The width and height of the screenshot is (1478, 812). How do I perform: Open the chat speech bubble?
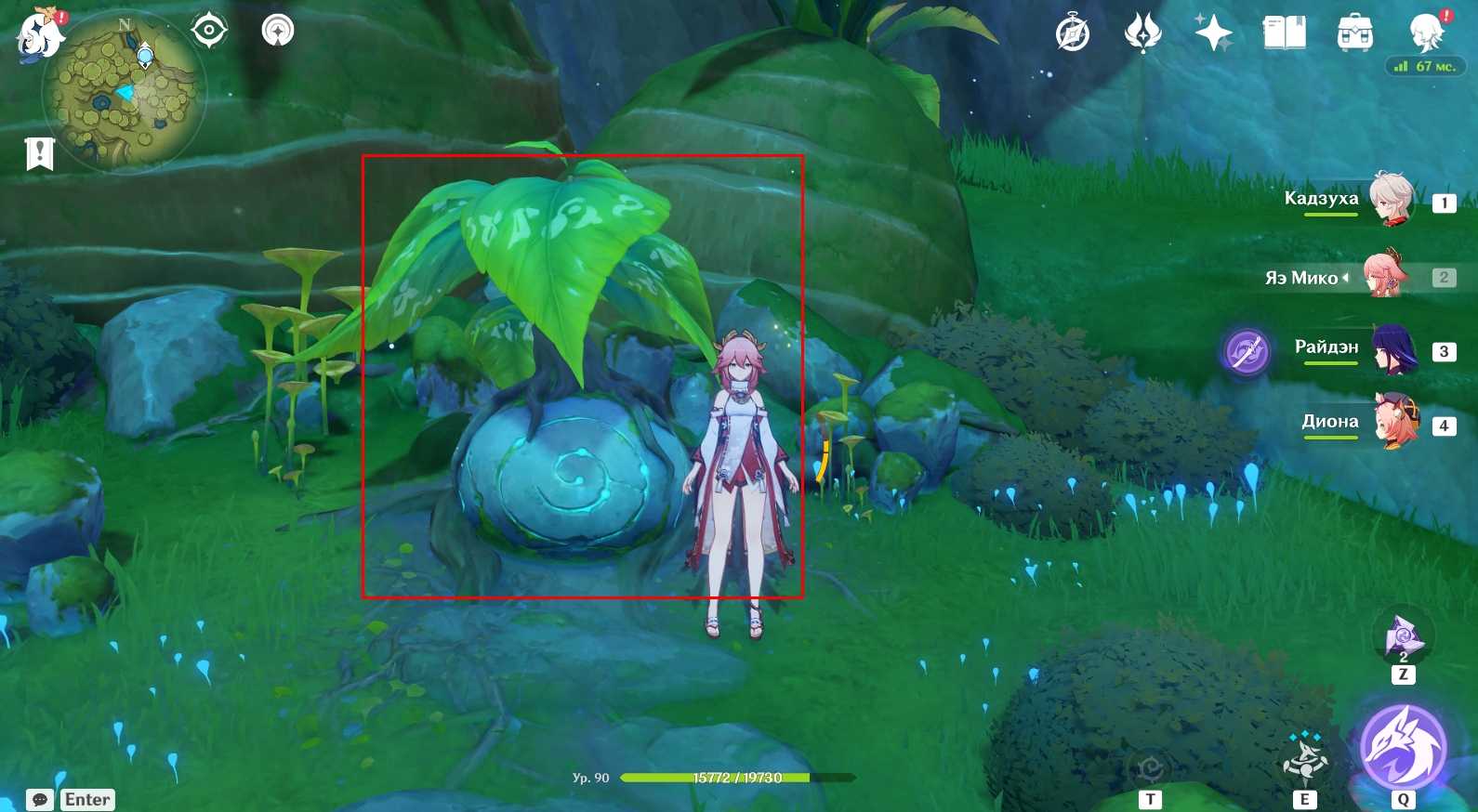click(40, 800)
